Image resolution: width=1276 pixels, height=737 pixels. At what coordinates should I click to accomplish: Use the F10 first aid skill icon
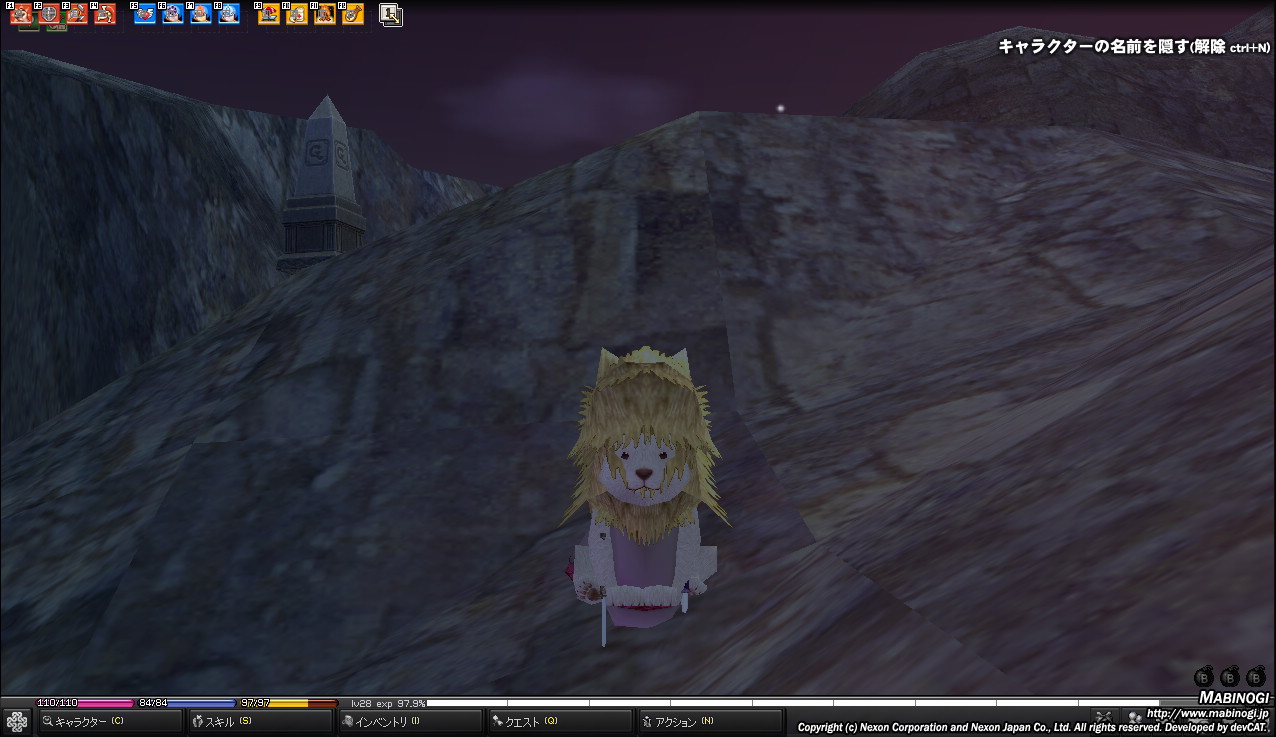(297, 14)
